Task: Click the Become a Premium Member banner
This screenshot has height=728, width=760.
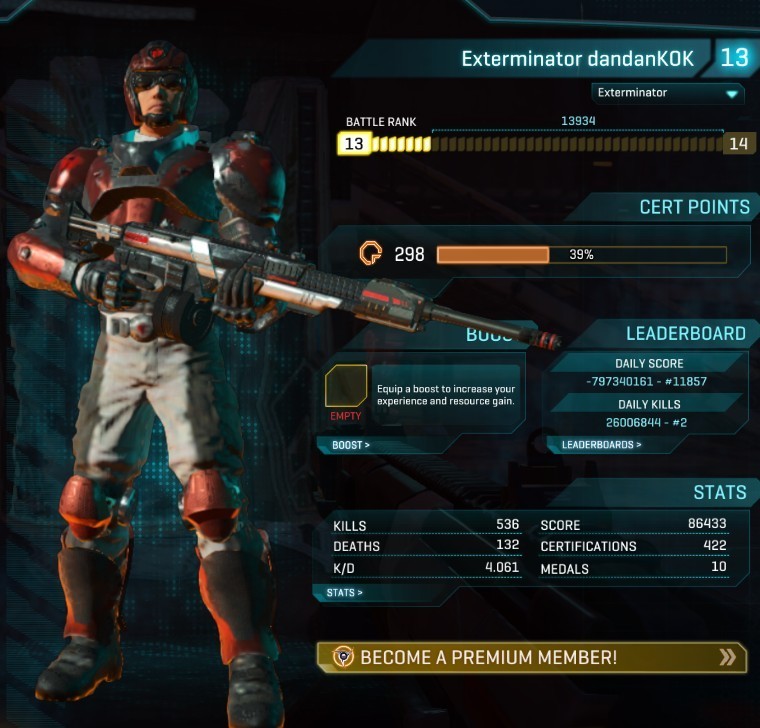Action: (x=531, y=657)
